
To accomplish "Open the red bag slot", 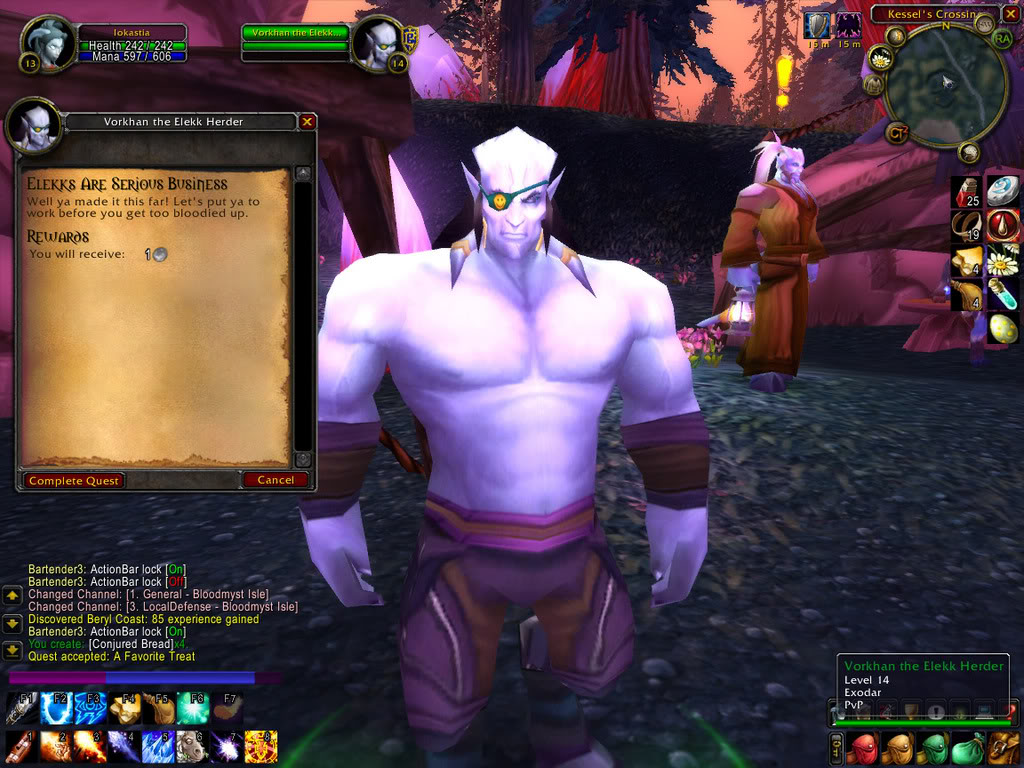I will pyautogui.click(x=864, y=747).
